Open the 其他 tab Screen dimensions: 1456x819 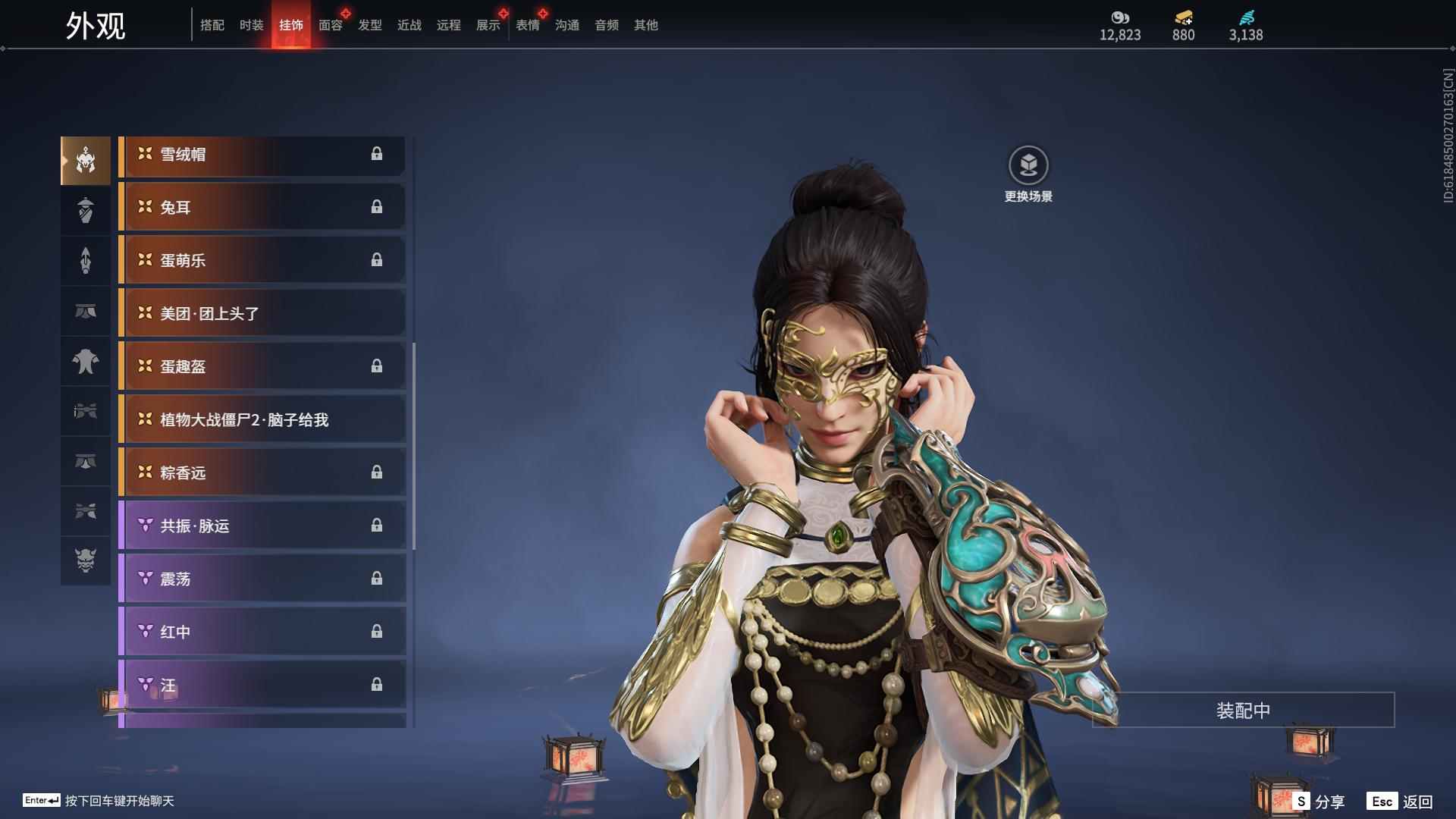(x=646, y=25)
